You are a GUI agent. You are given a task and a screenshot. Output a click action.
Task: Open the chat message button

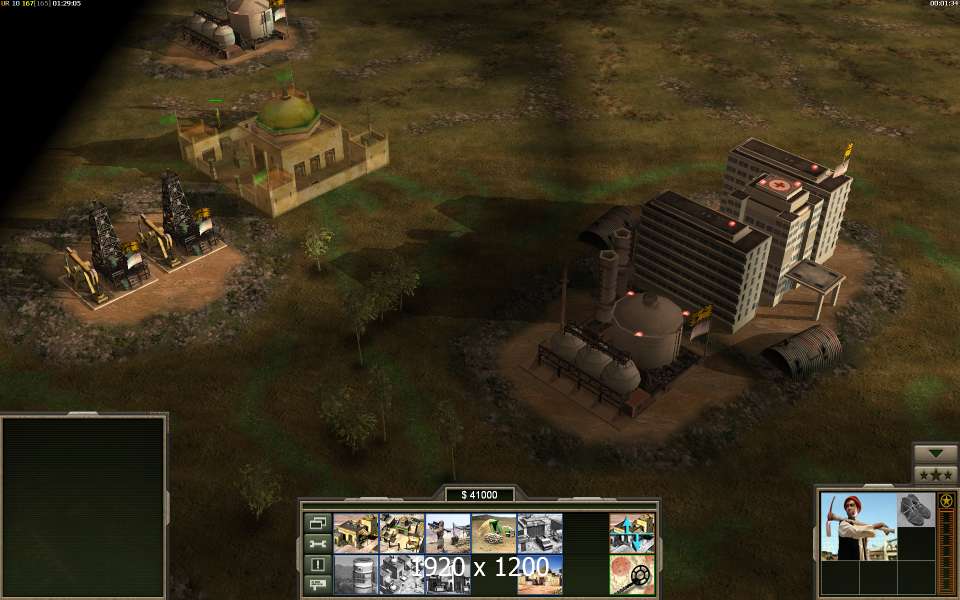click(x=318, y=584)
